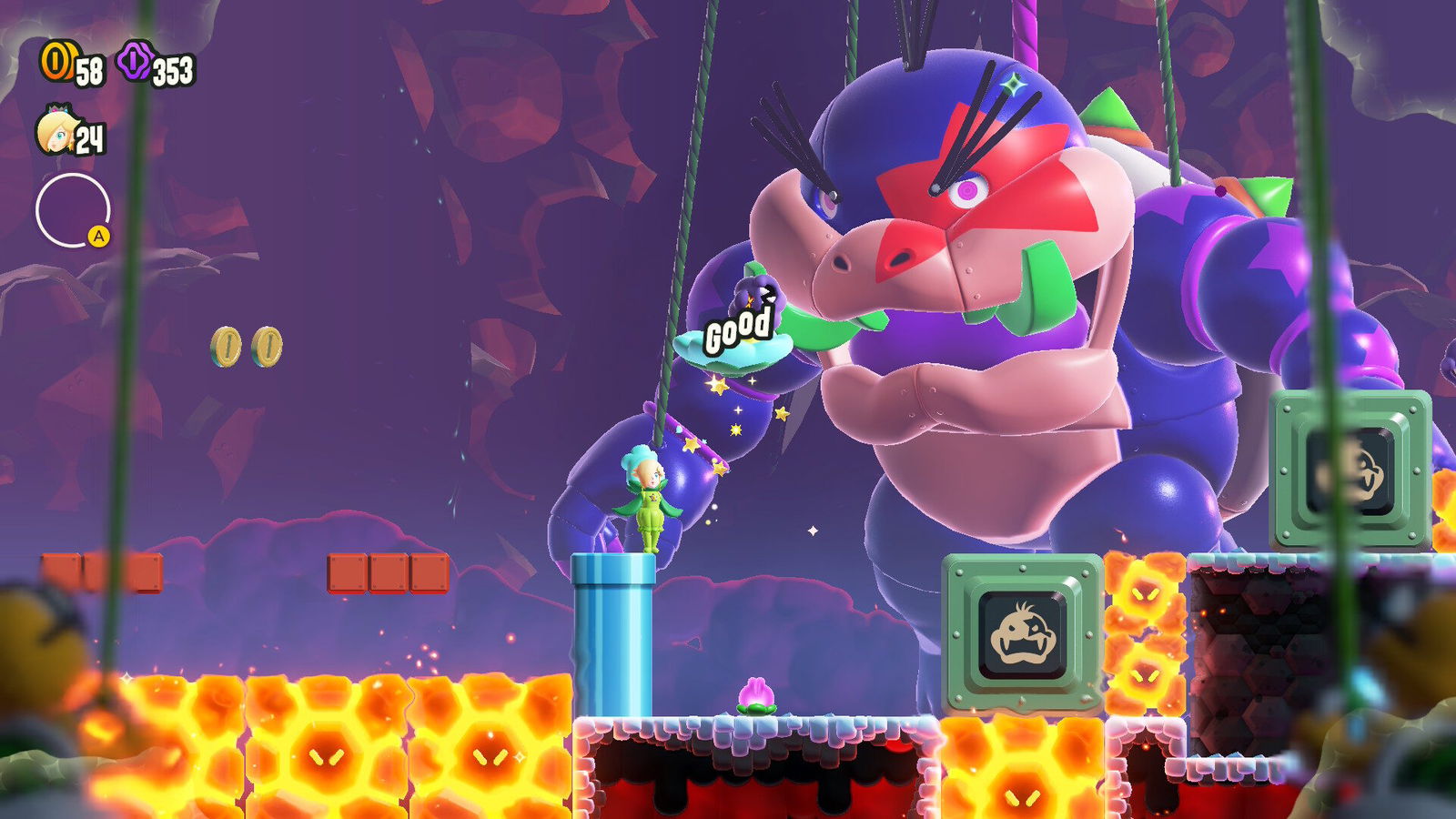The height and width of the screenshot is (819, 1456).
Task: Click the Rosalina character portrait icon
Action: 55,132
